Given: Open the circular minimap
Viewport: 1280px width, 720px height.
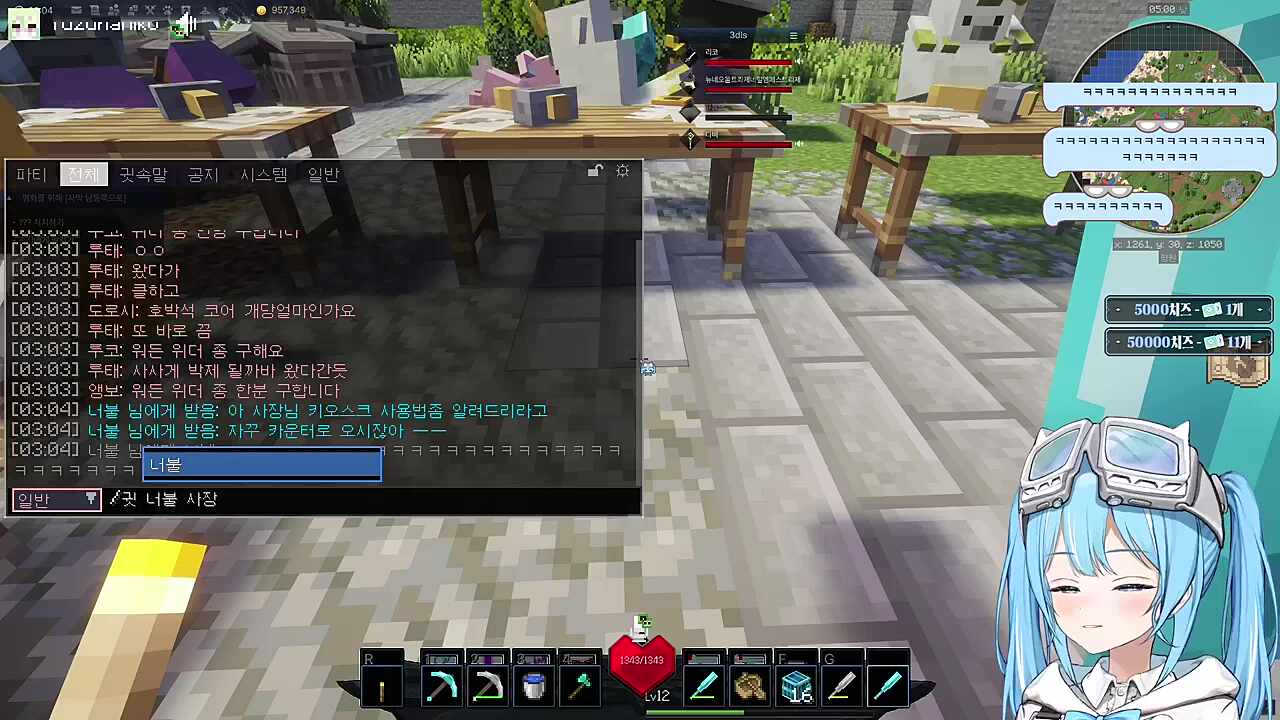Looking at the screenshot, I should (x=1160, y=130).
